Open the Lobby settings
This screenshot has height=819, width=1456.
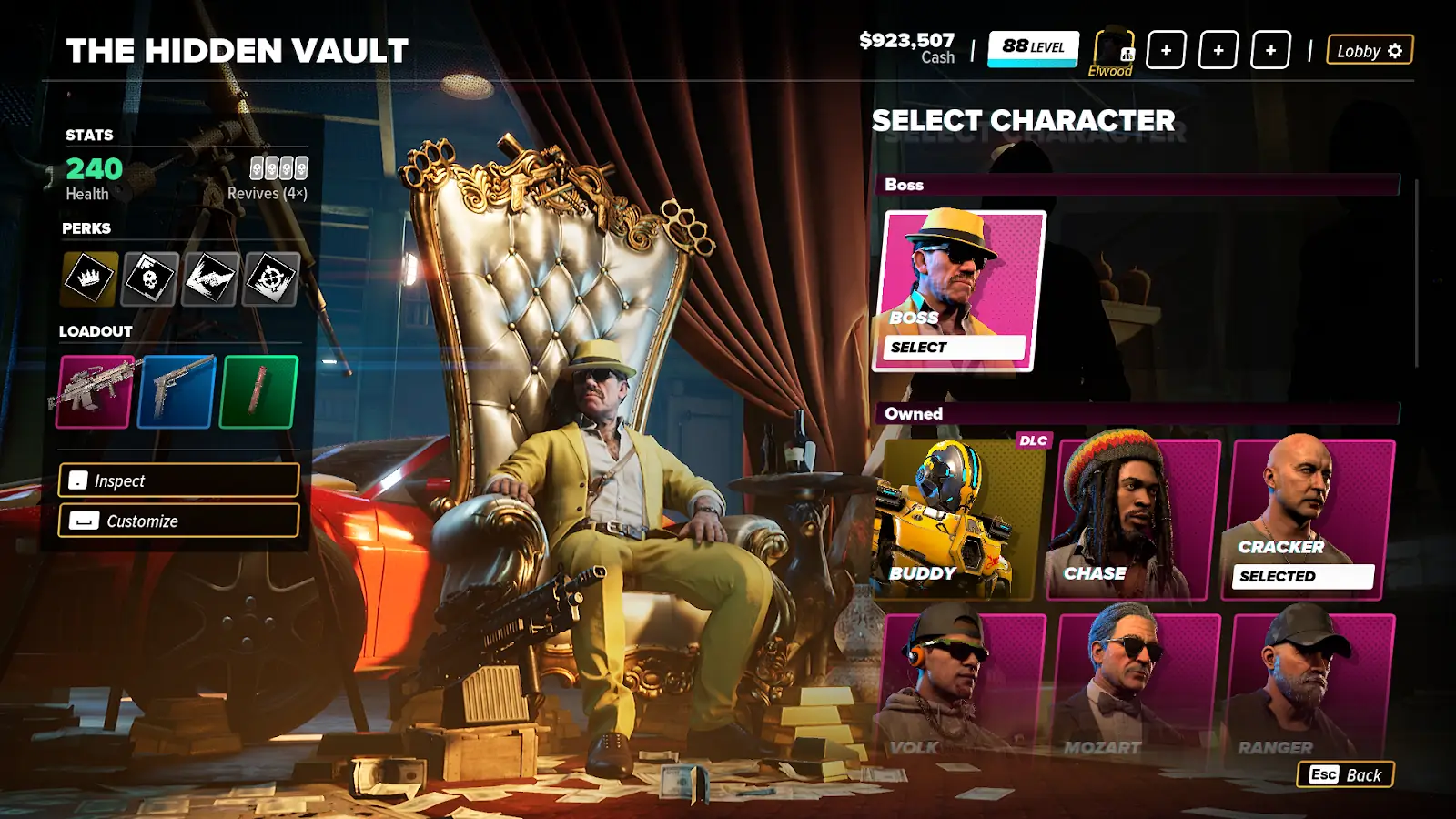pyautogui.click(x=1370, y=51)
